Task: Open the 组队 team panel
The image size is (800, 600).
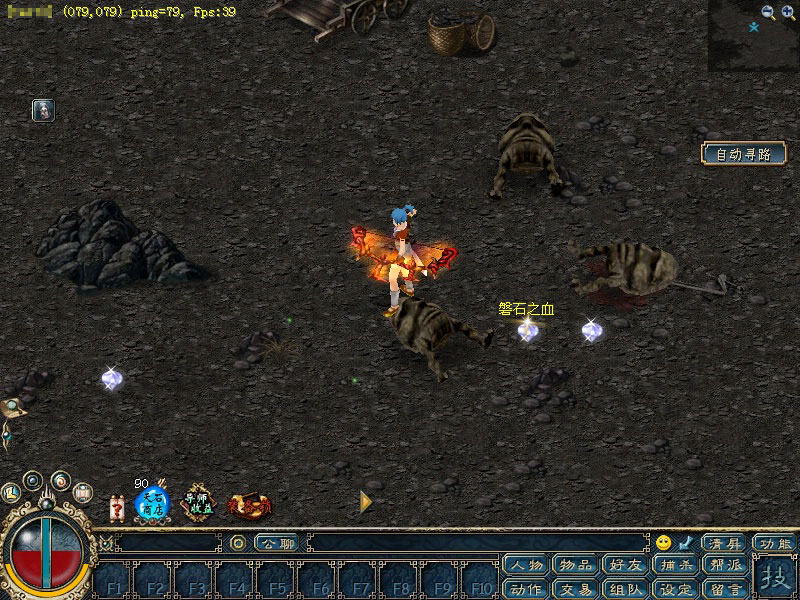Action: [626, 589]
